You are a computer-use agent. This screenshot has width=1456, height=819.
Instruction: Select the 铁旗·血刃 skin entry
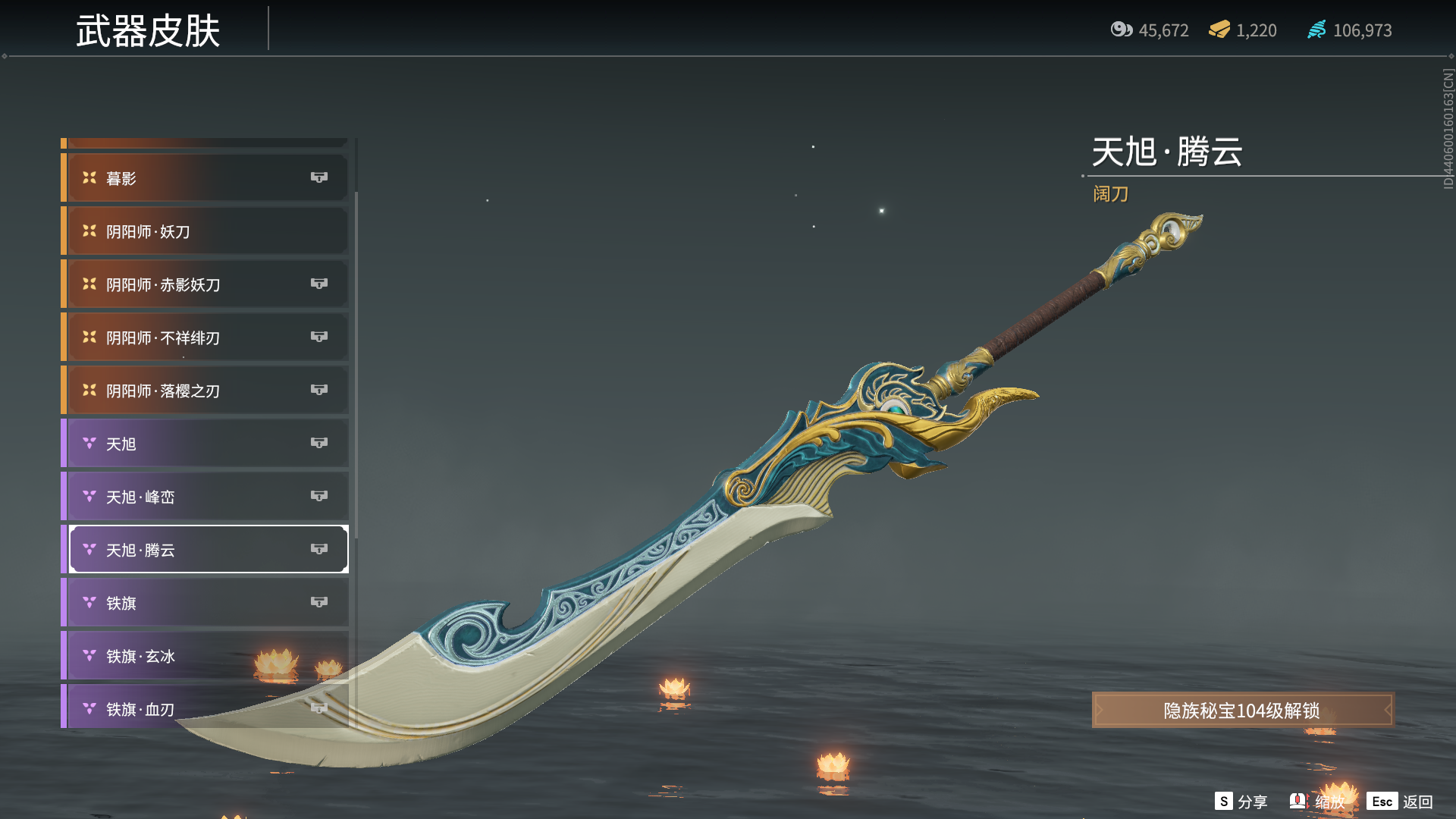tap(206, 708)
